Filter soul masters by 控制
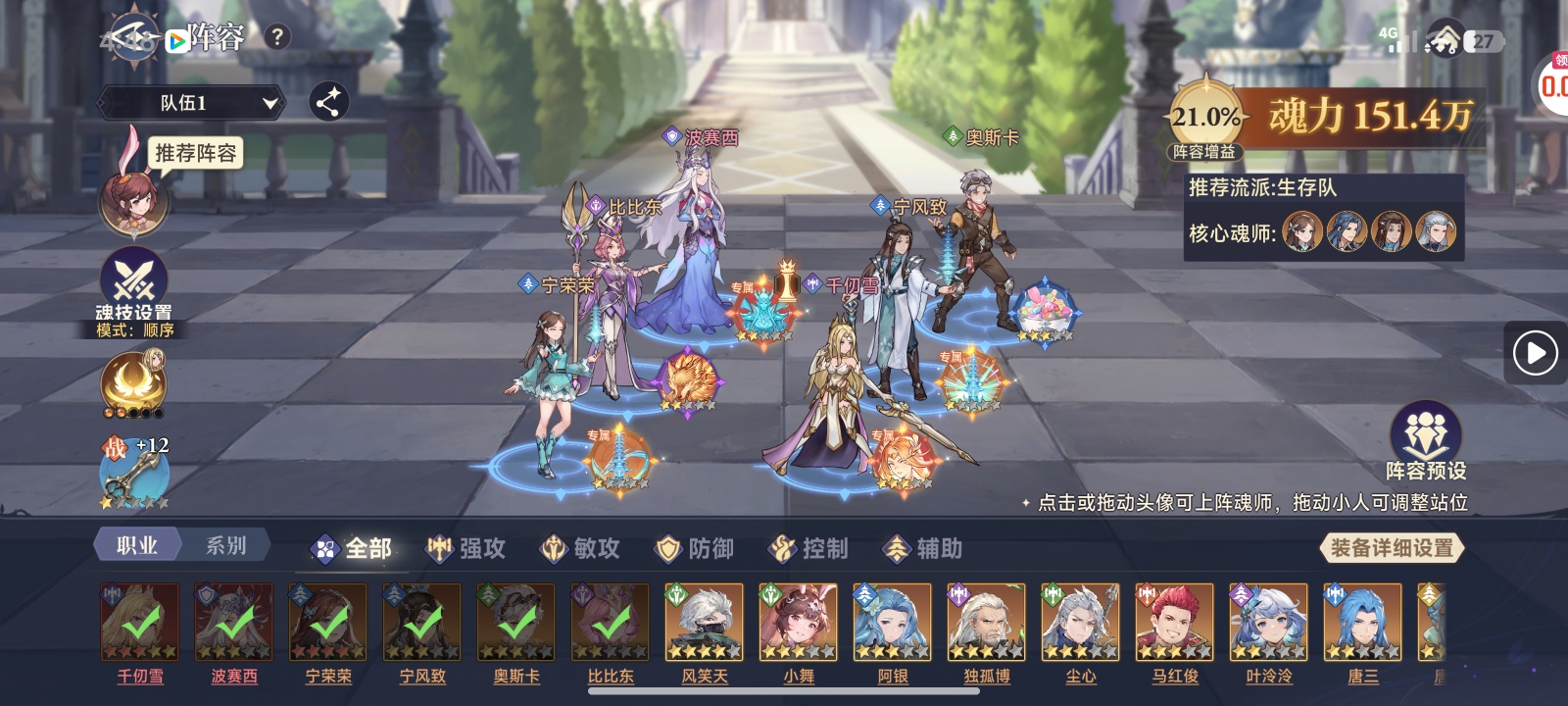Screen dimensions: 1568x706 click(809, 549)
